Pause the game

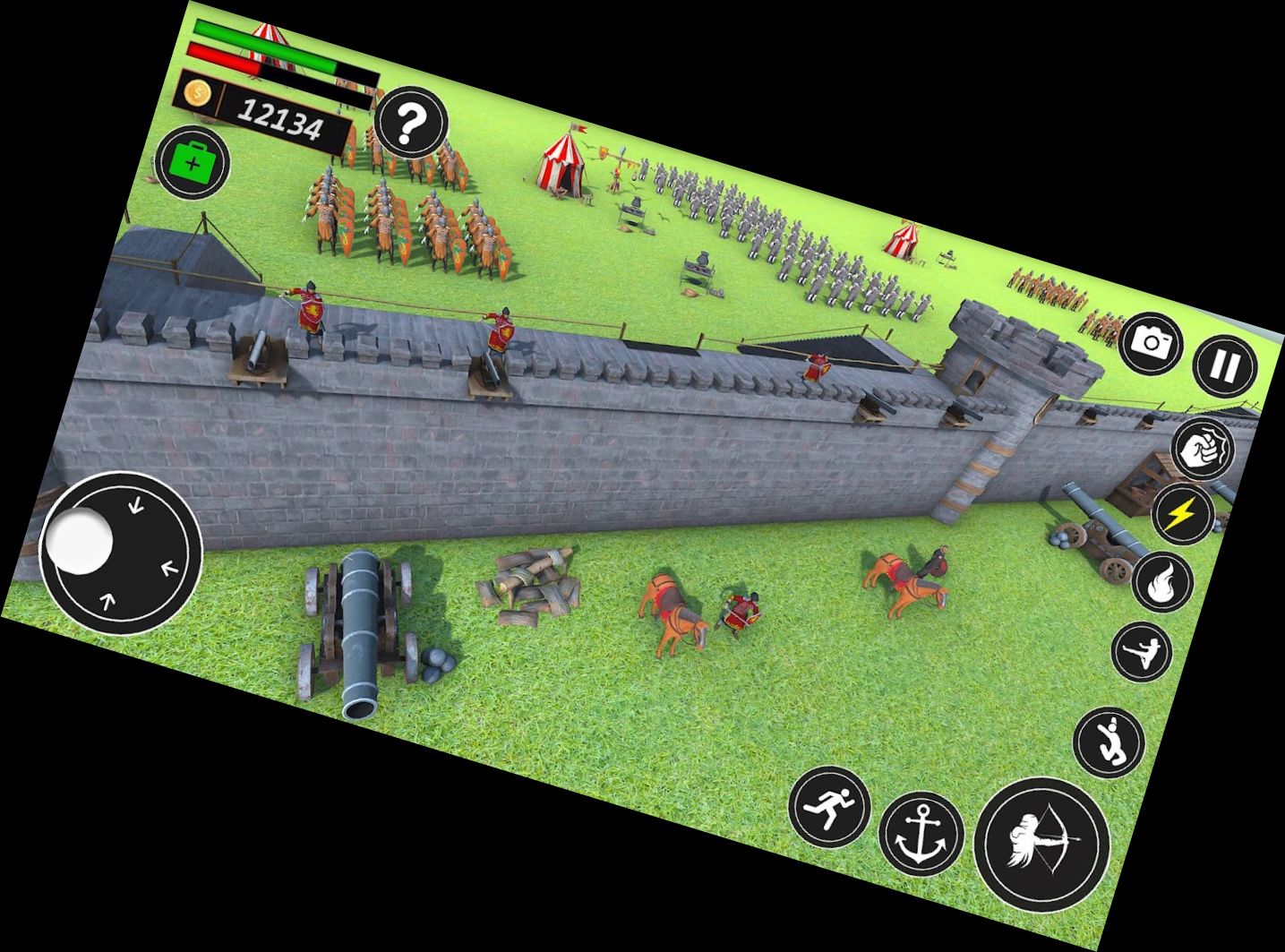1225,365
